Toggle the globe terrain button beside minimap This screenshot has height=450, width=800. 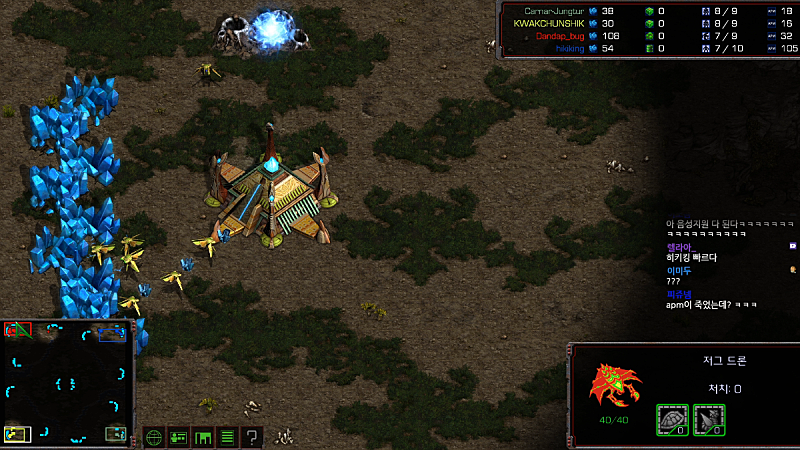pos(154,437)
